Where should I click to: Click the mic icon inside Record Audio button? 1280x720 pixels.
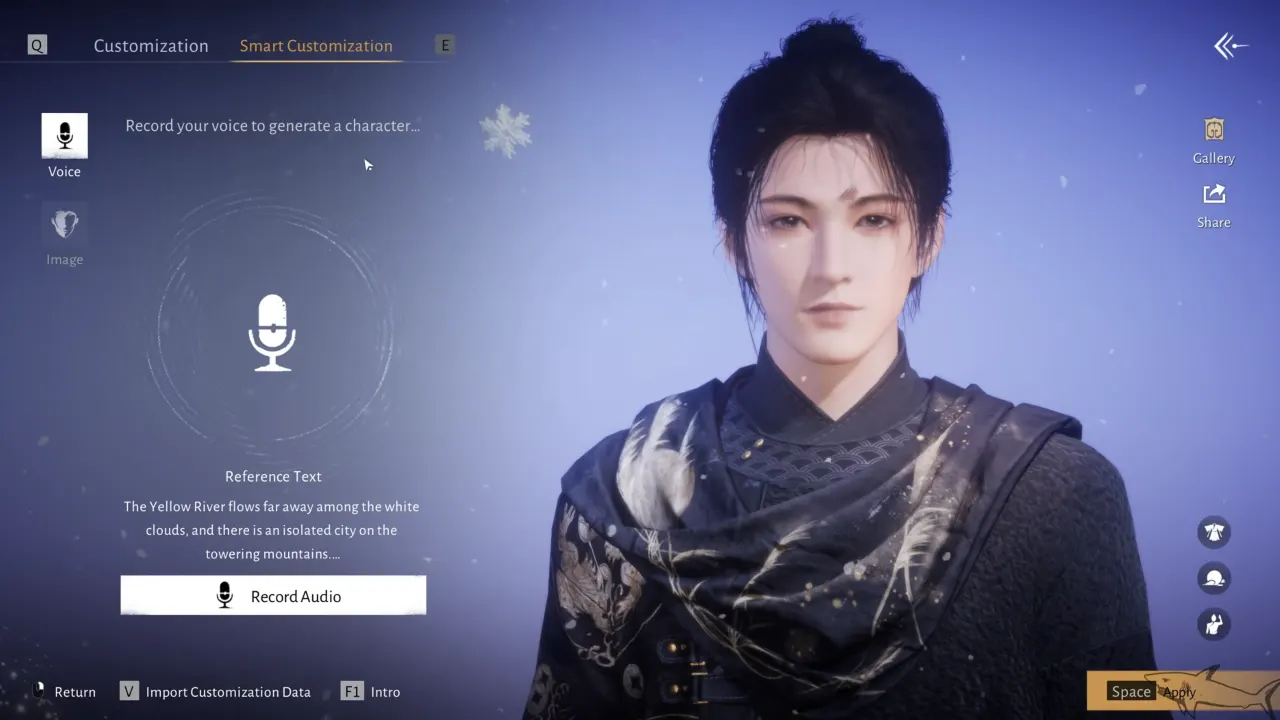[224, 595]
